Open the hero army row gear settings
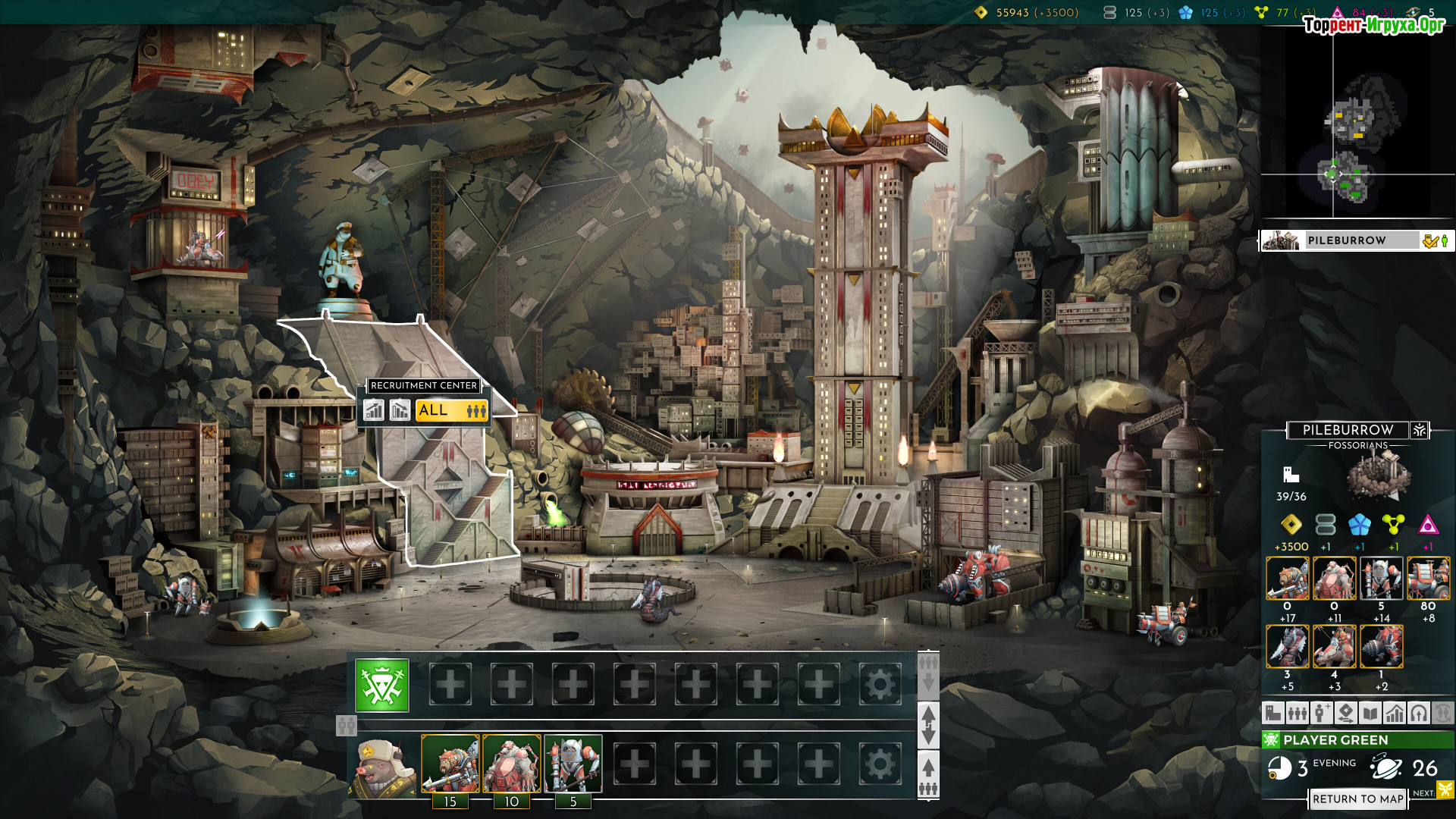Viewport: 1456px width, 819px height. point(880,764)
